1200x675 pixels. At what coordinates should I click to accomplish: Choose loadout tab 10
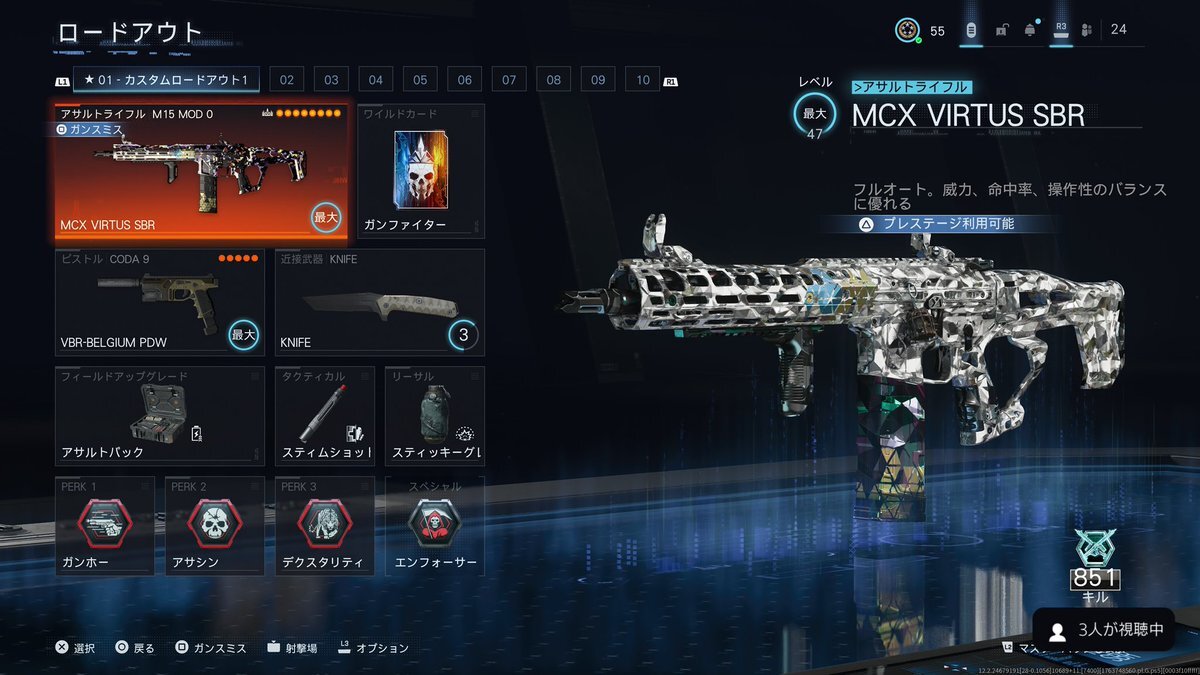[x=643, y=80]
